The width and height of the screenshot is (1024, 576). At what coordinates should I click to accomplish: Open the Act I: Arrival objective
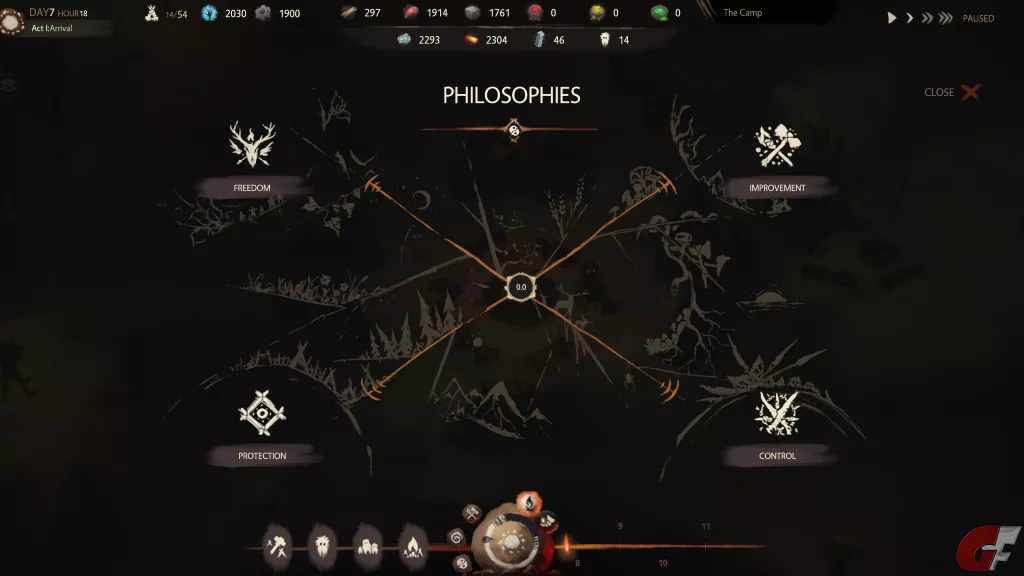point(52,28)
